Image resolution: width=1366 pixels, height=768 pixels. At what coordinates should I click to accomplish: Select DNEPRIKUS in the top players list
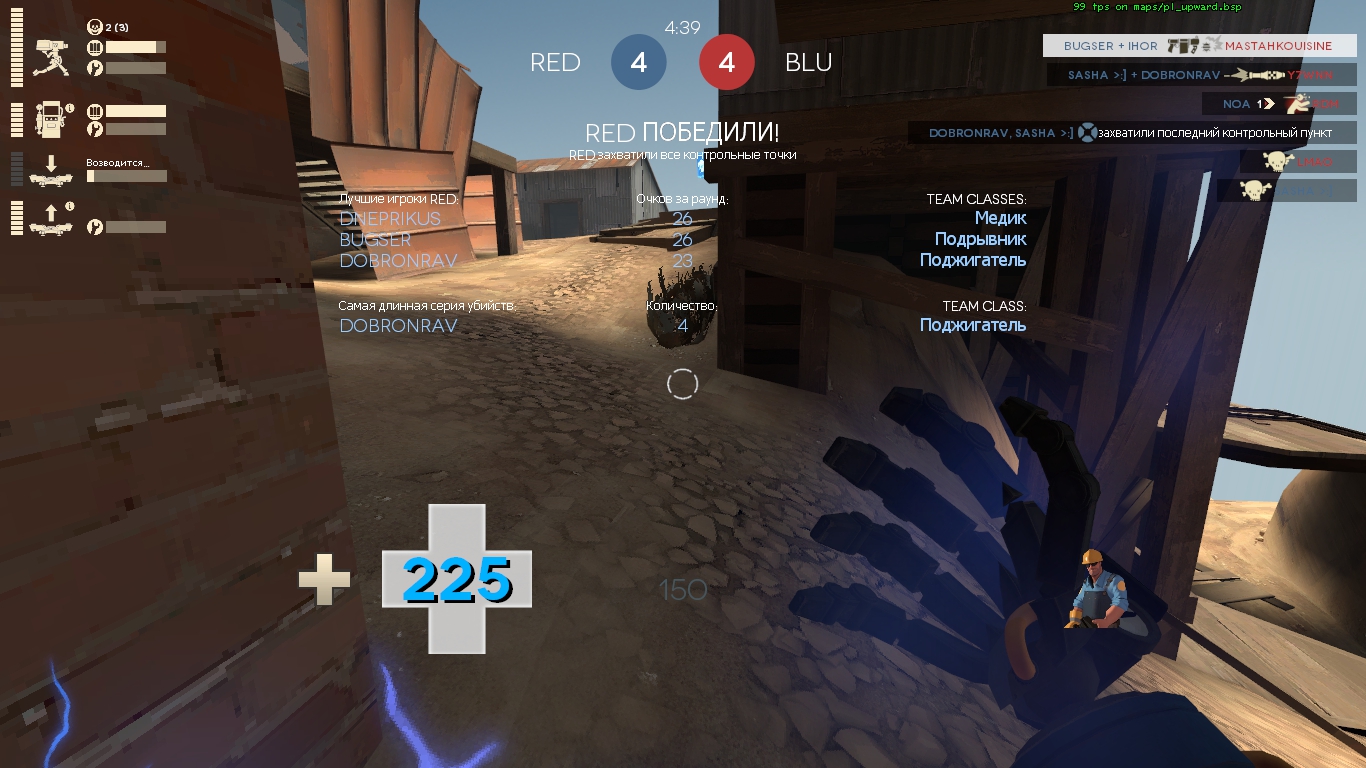[x=390, y=219]
